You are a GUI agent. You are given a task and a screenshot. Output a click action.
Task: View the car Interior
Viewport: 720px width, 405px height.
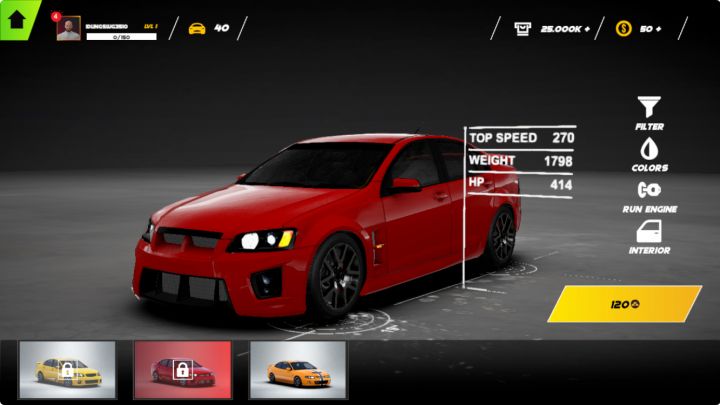(x=649, y=232)
